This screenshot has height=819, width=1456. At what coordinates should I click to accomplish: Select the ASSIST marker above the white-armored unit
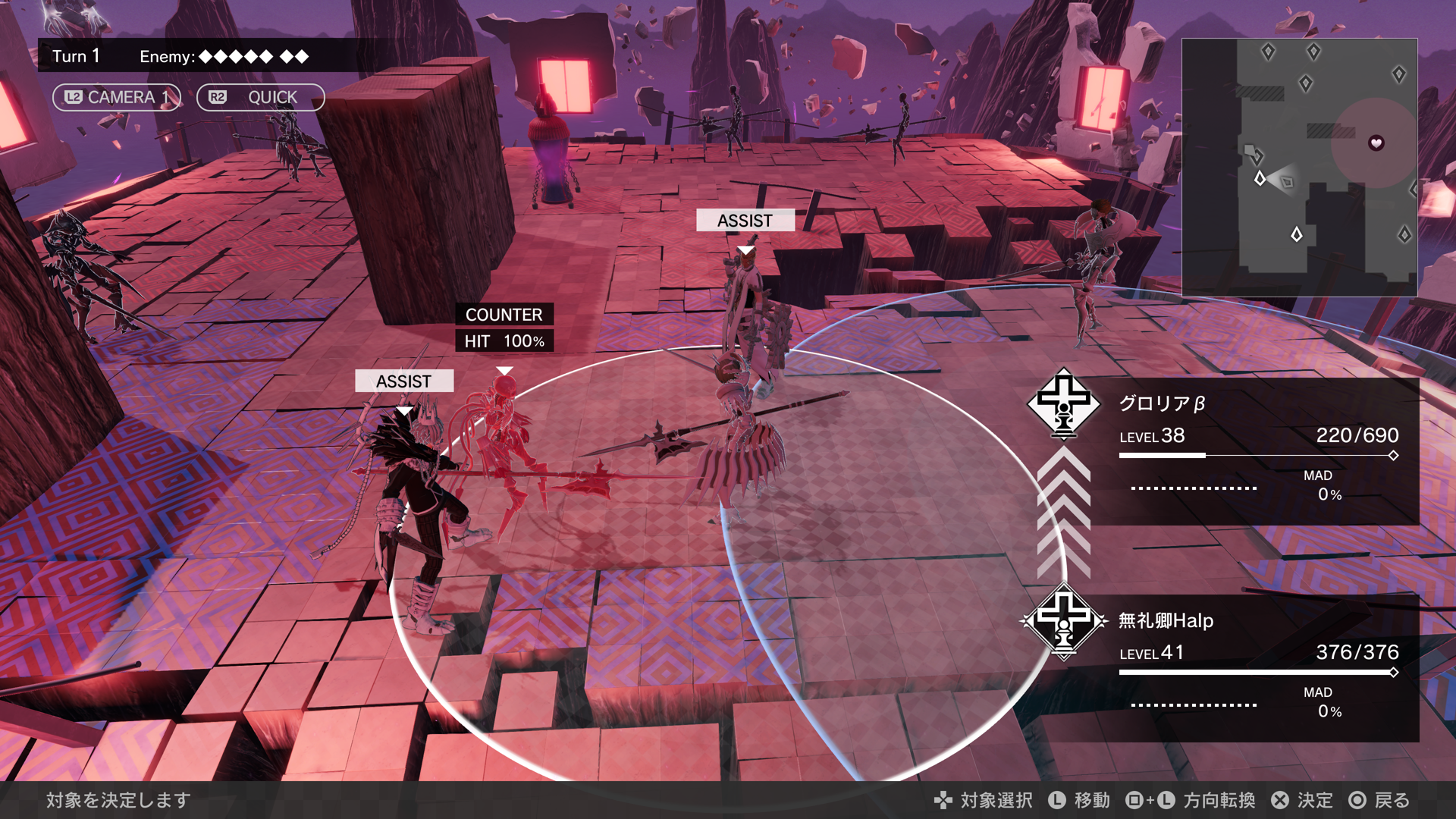tap(745, 220)
